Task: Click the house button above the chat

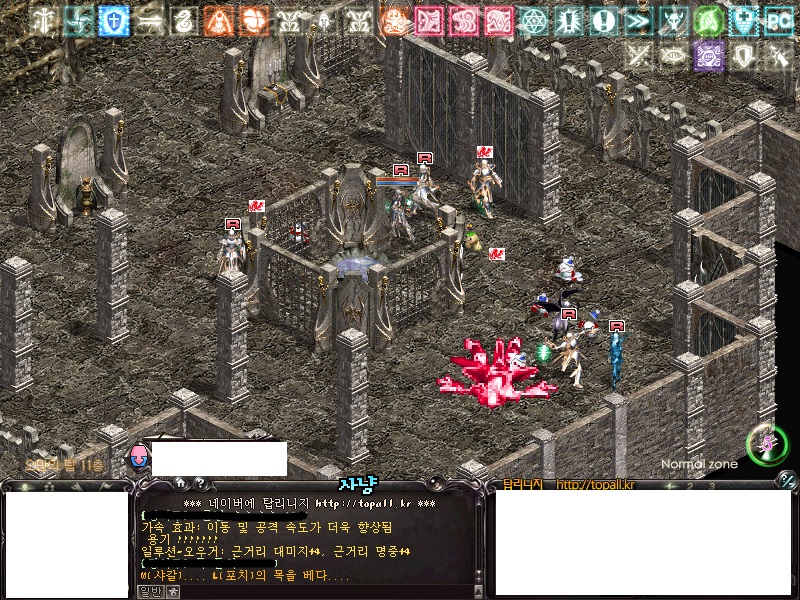Action: point(180,483)
